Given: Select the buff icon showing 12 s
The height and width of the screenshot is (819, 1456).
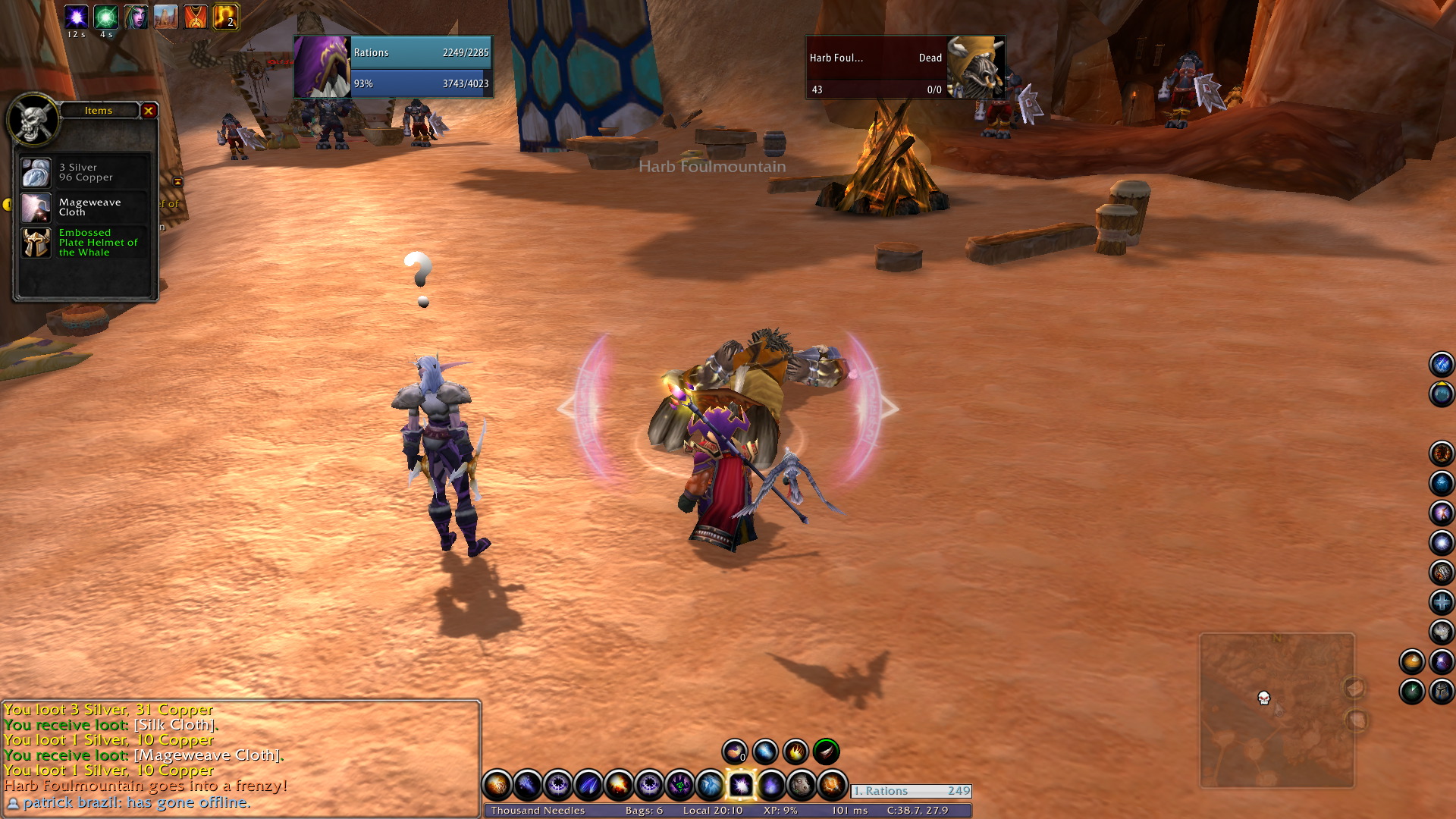Looking at the screenshot, I should [76, 17].
